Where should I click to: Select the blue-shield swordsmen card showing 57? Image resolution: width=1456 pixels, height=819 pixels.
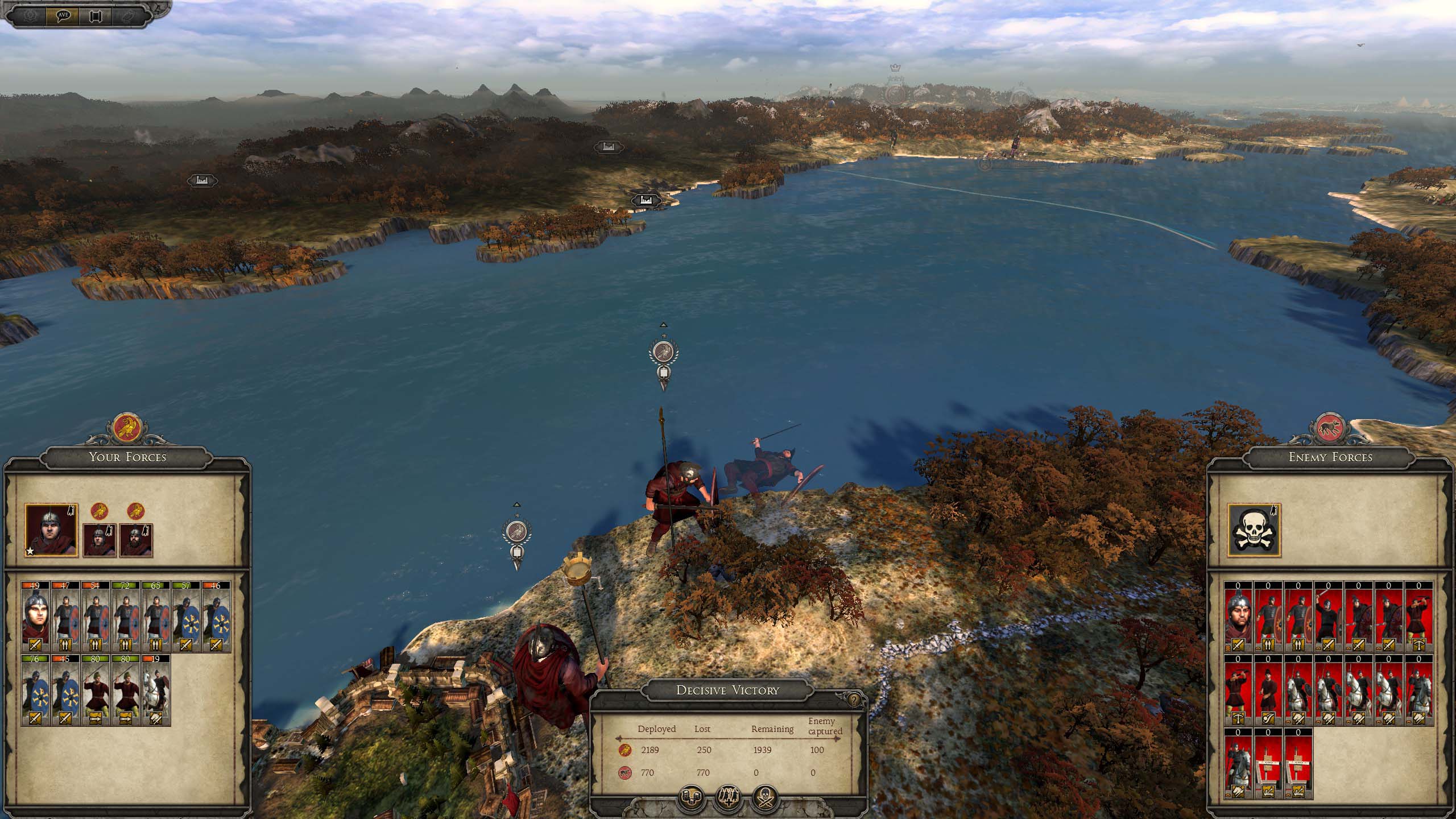coord(185,617)
